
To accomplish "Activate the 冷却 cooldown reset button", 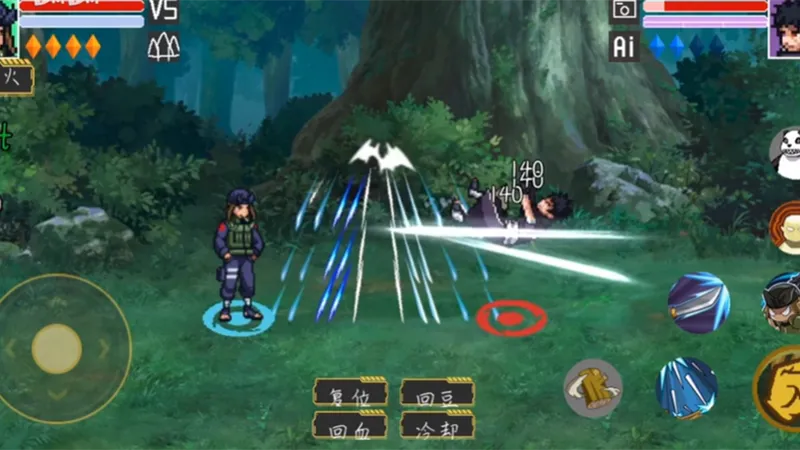I will pos(437,424).
